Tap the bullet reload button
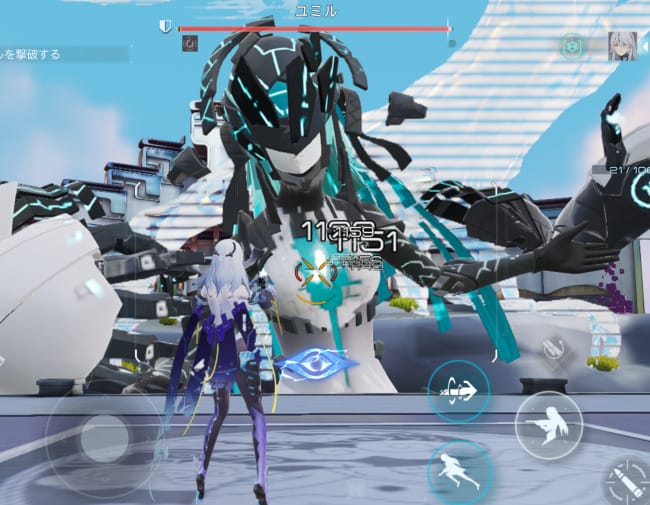This screenshot has width=650, height=505. pyautogui.click(x=627, y=484)
